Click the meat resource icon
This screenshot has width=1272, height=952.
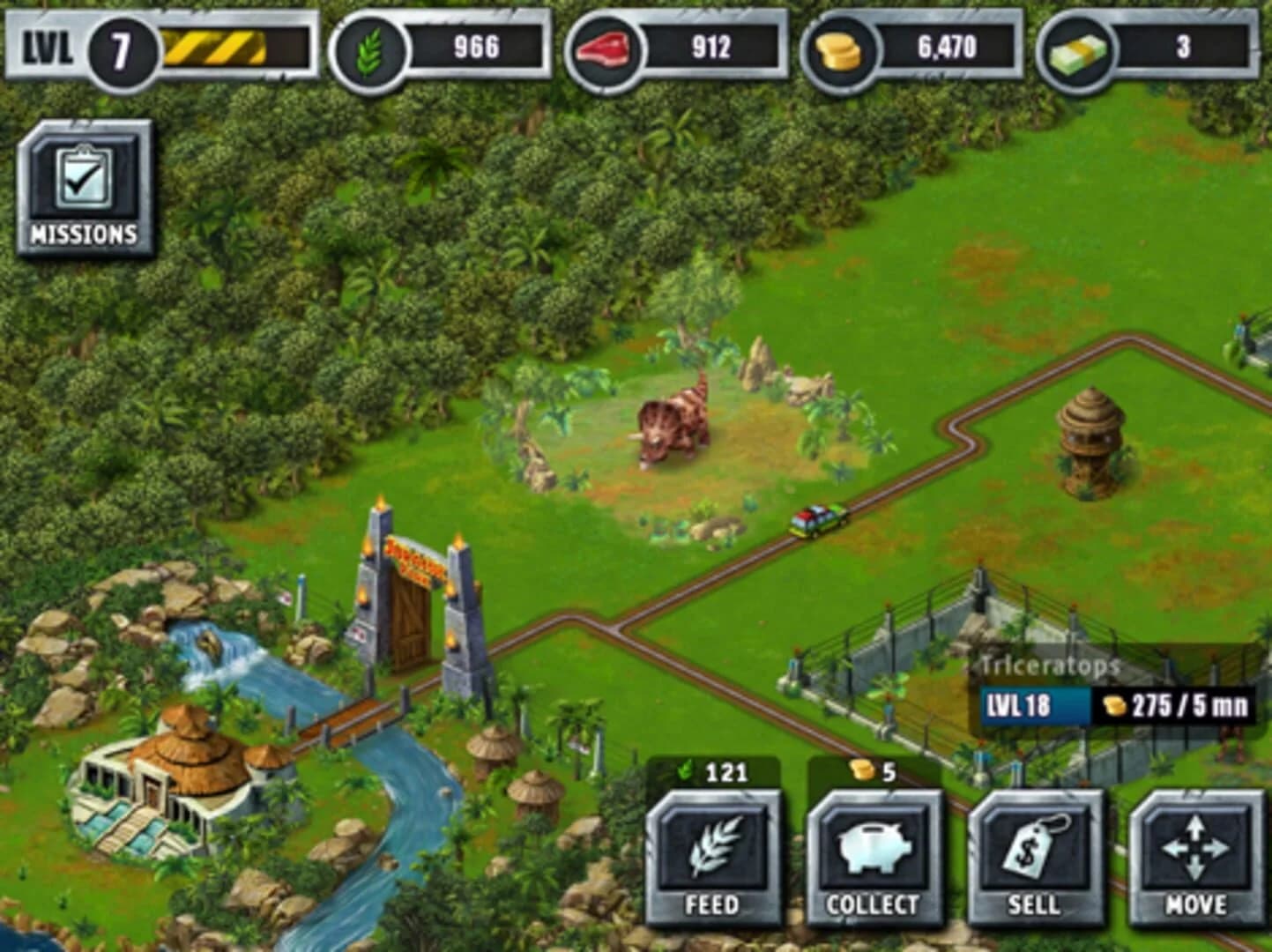coord(606,50)
